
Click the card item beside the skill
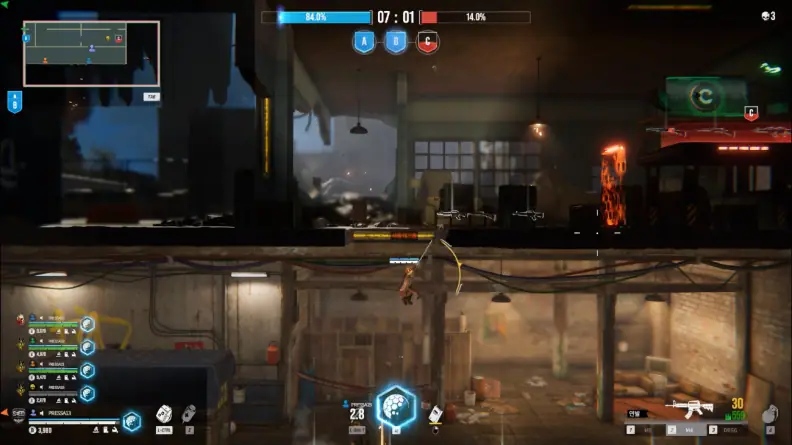(435, 412)
